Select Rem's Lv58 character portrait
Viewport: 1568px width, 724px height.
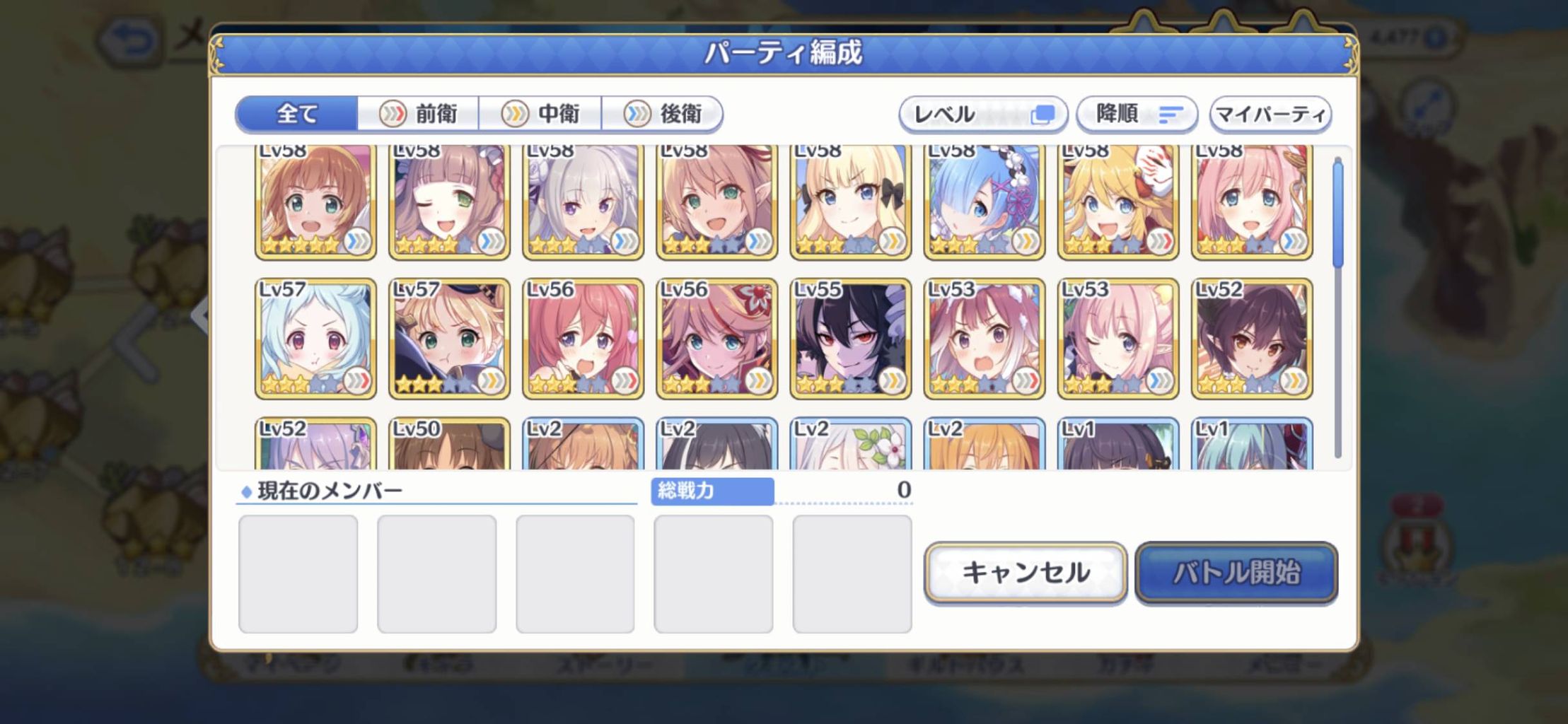[983, 202]
